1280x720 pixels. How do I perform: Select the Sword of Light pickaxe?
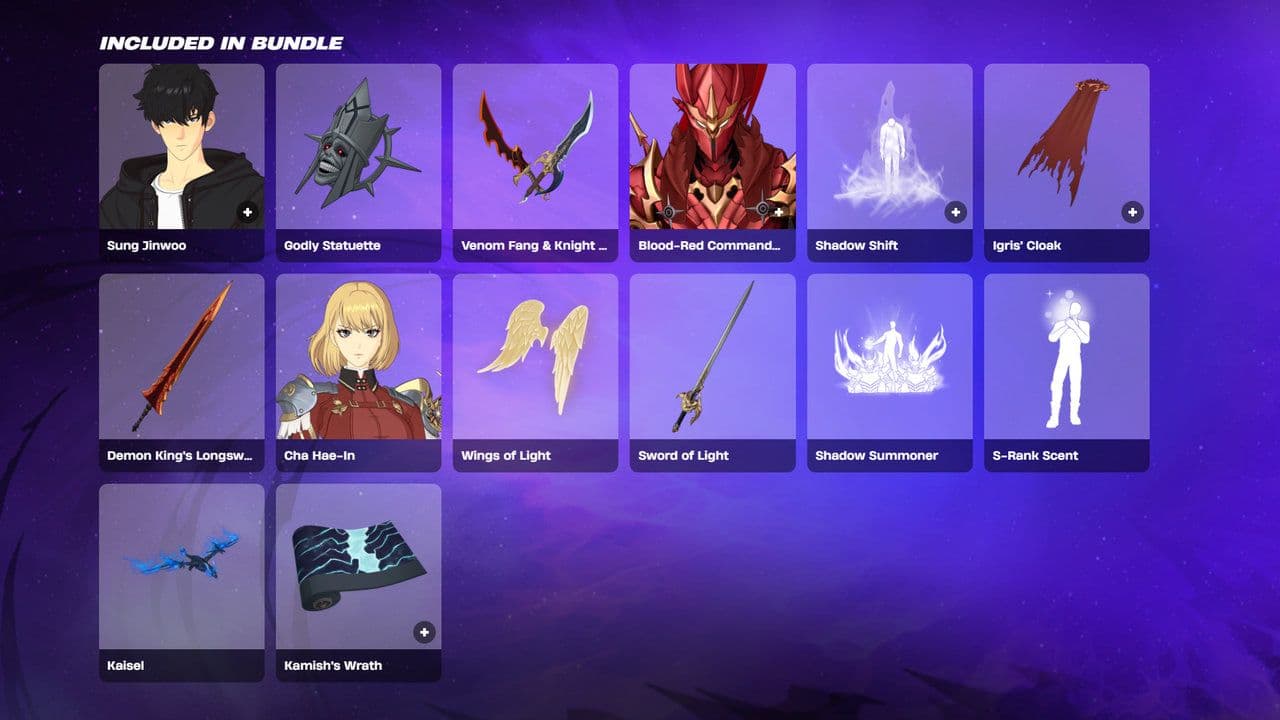click(x=712, y=360)
